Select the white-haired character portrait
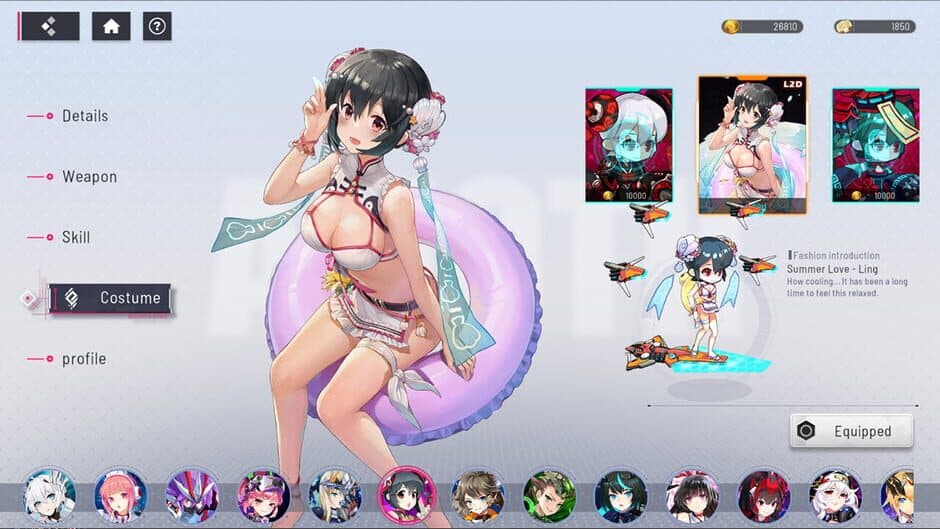The image size is (940, 529). tap(49, 495)
